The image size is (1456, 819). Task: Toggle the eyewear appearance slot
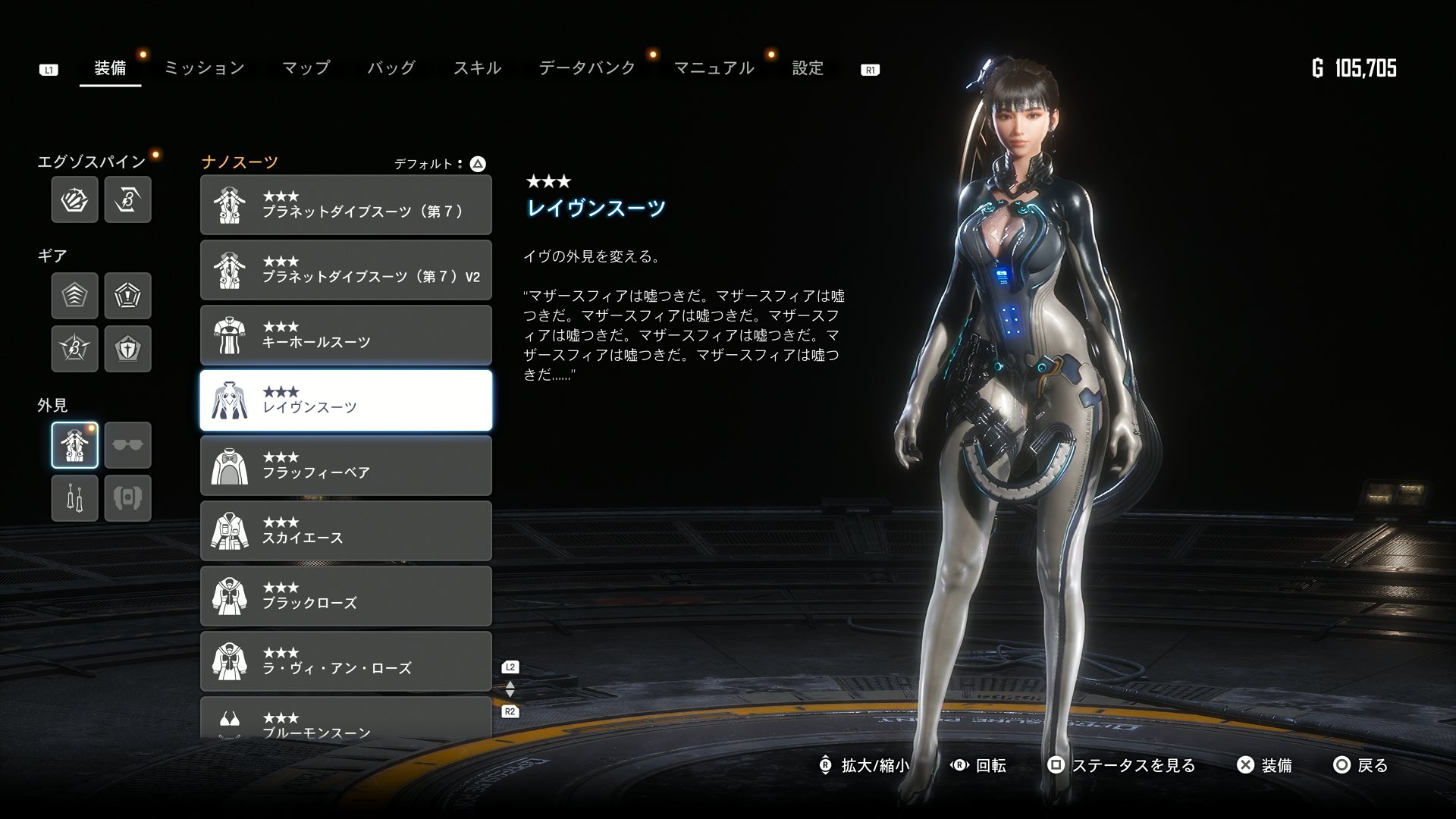pyautogui.click(x=127, y=445)
